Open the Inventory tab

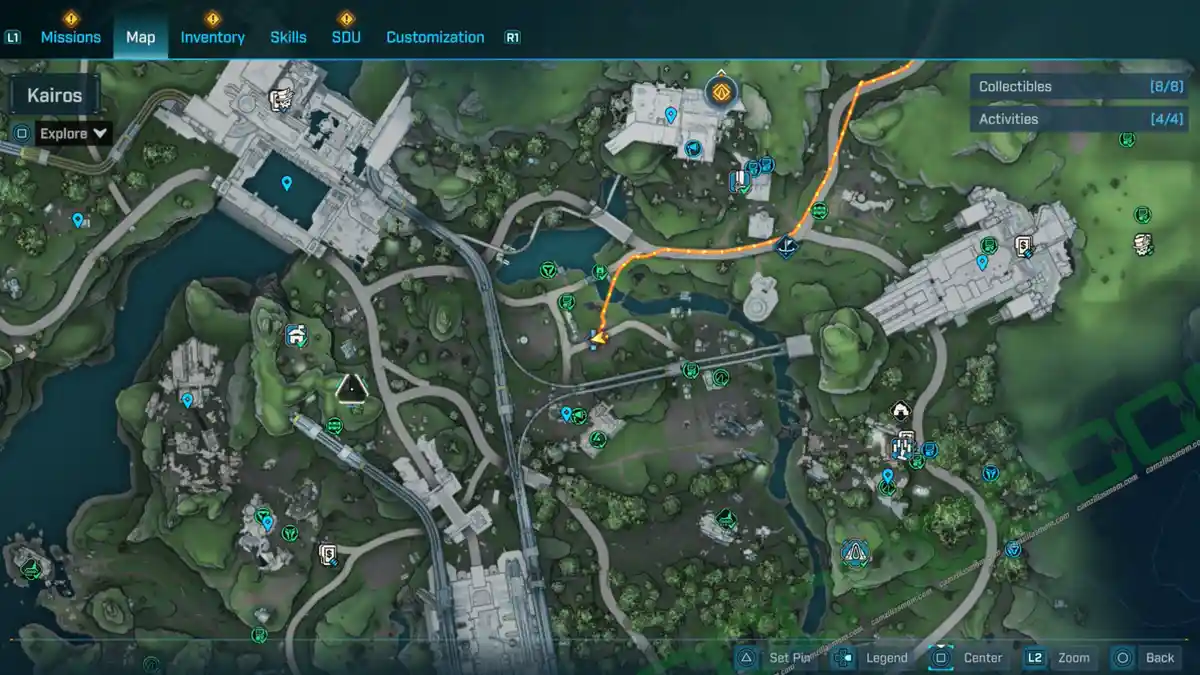tap(212, 37)
